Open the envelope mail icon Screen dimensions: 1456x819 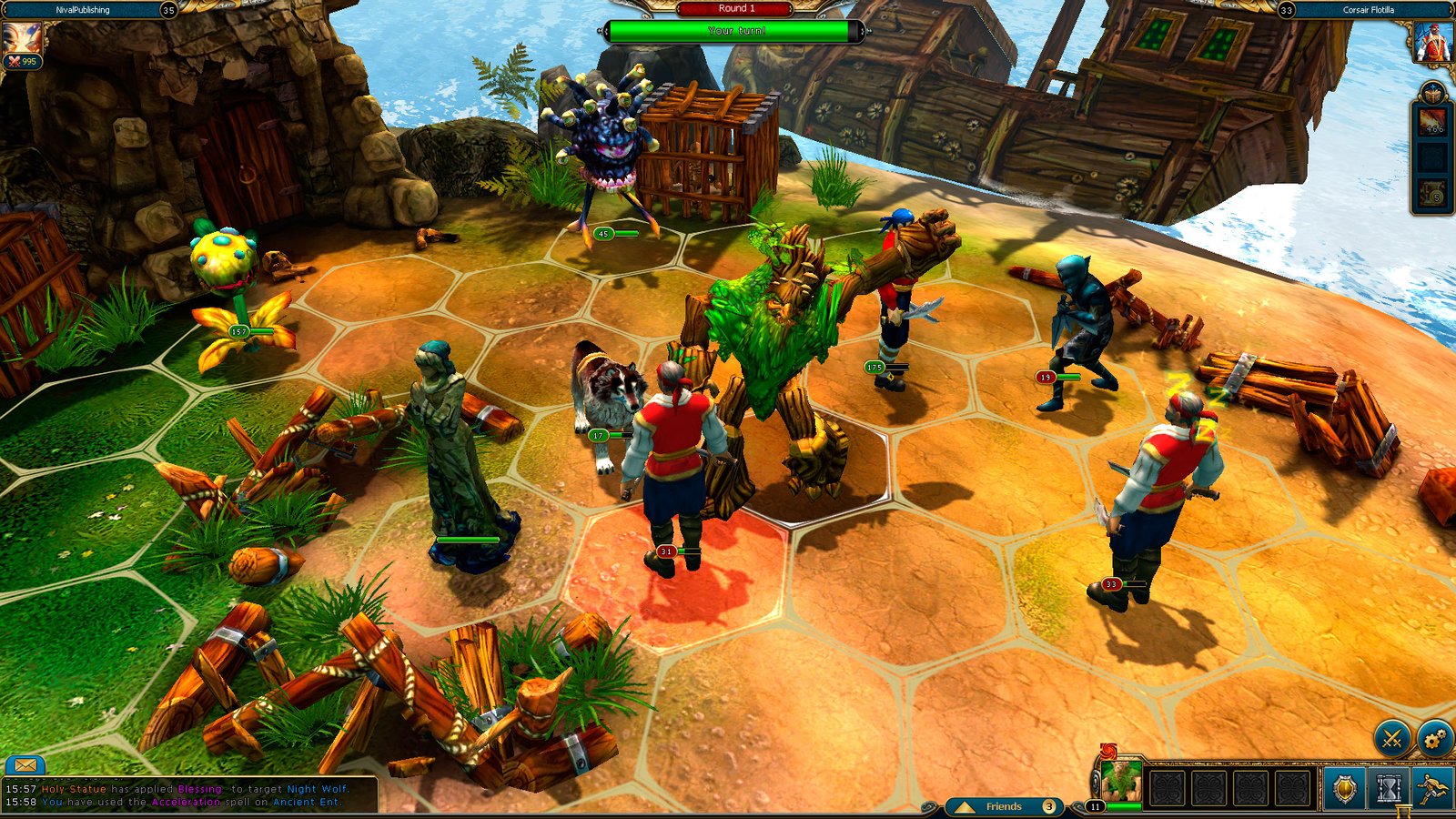[x=25, y=765]
